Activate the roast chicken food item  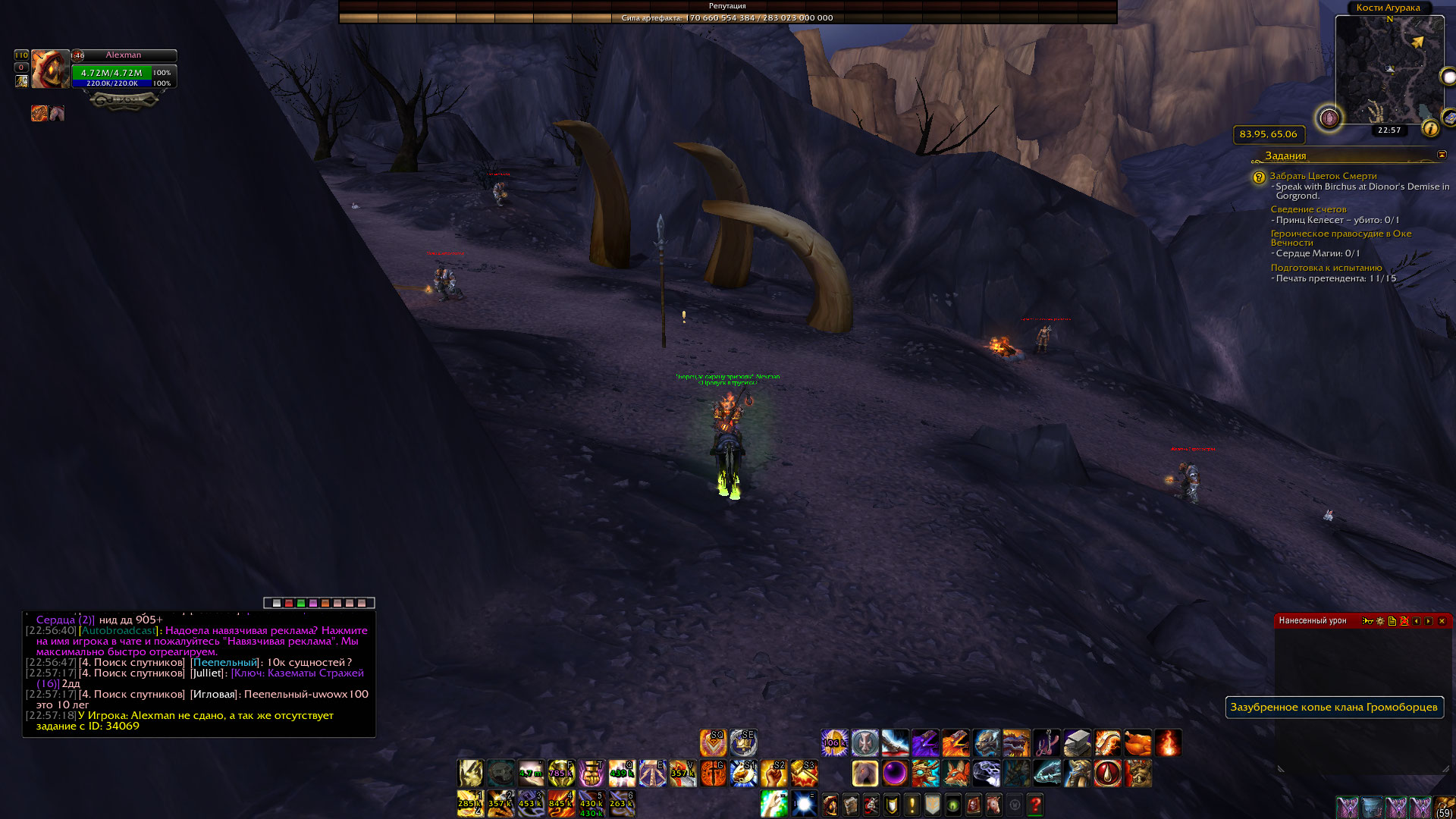pos(1137,743)
